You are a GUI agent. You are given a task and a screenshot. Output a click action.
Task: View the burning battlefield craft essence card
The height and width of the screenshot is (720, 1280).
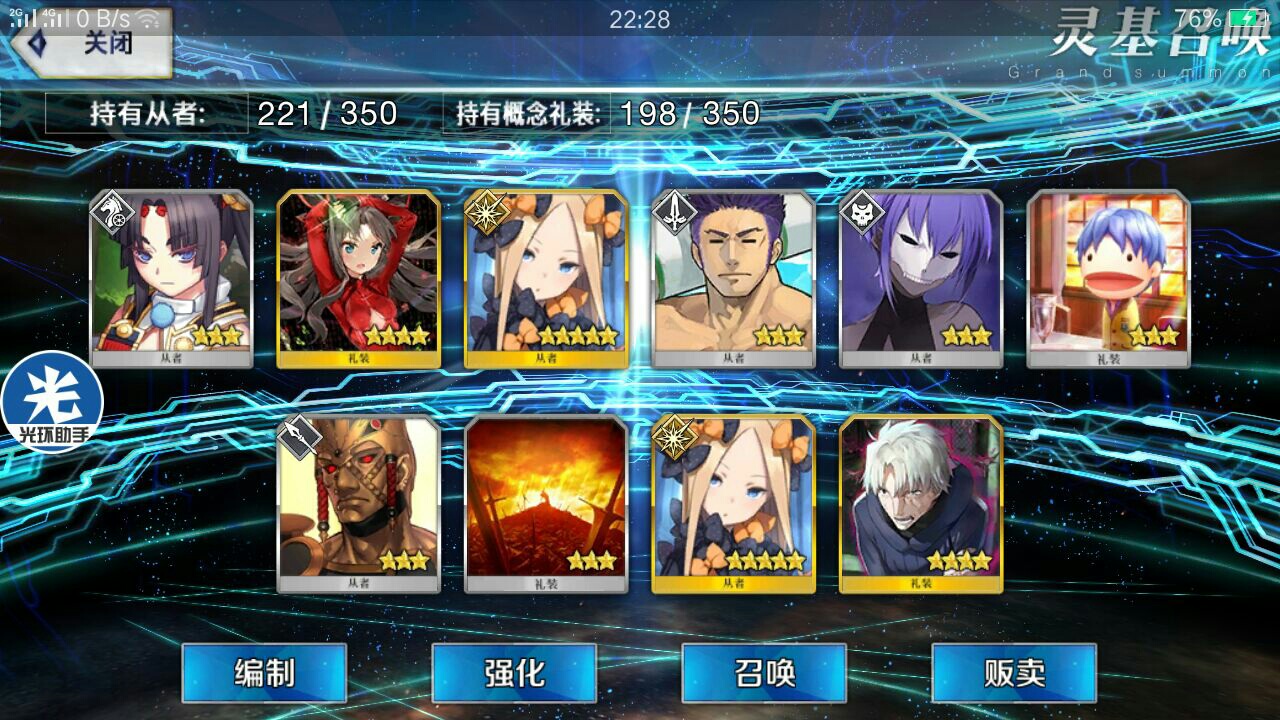[x=547, y=503]
